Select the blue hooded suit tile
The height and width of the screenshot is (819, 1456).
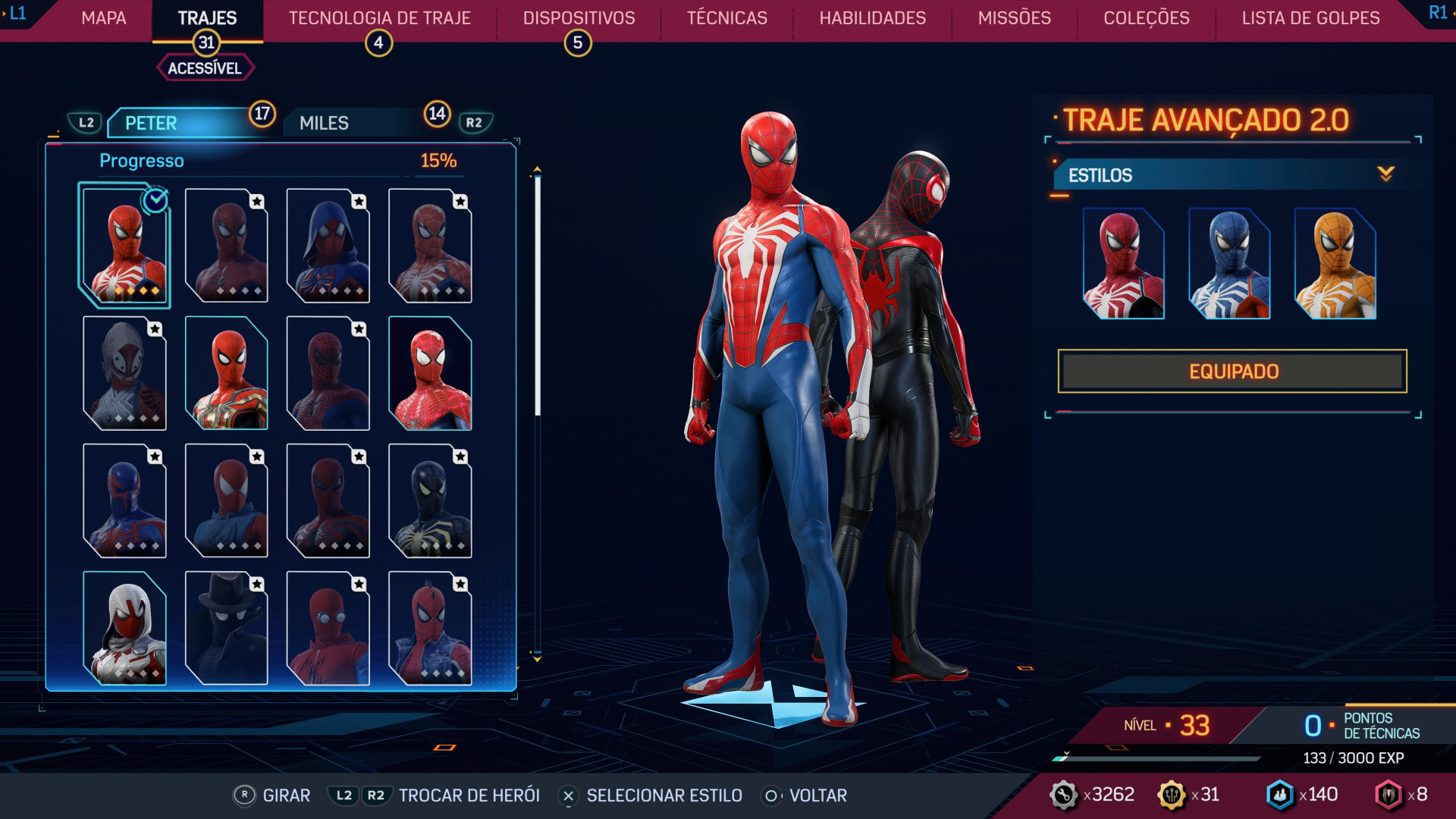tap(328, 246)
